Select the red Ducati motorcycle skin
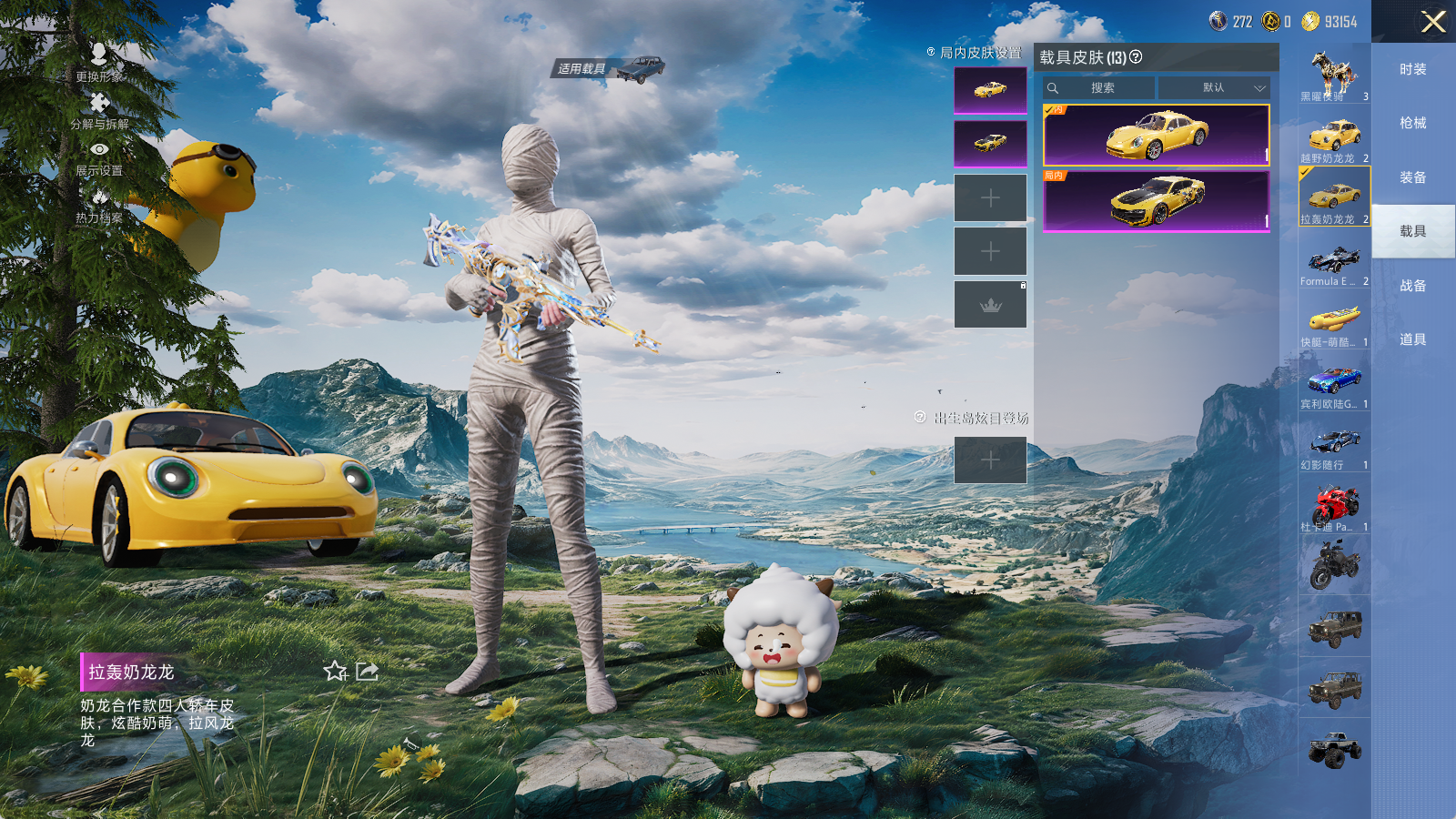 click(x=1334, y=506)
